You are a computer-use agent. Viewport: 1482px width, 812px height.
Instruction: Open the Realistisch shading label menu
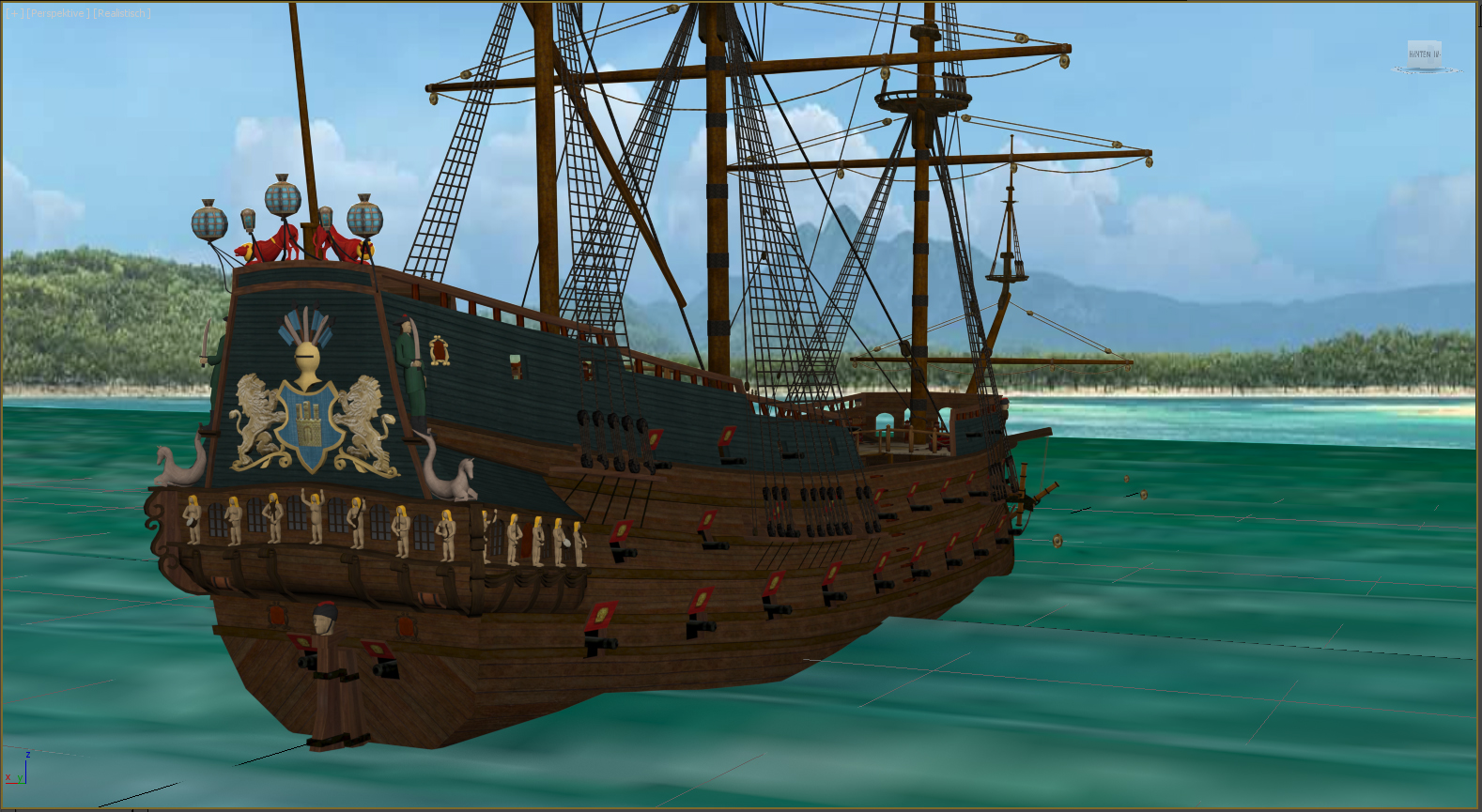pyautogui.click(x=122, y=13)
